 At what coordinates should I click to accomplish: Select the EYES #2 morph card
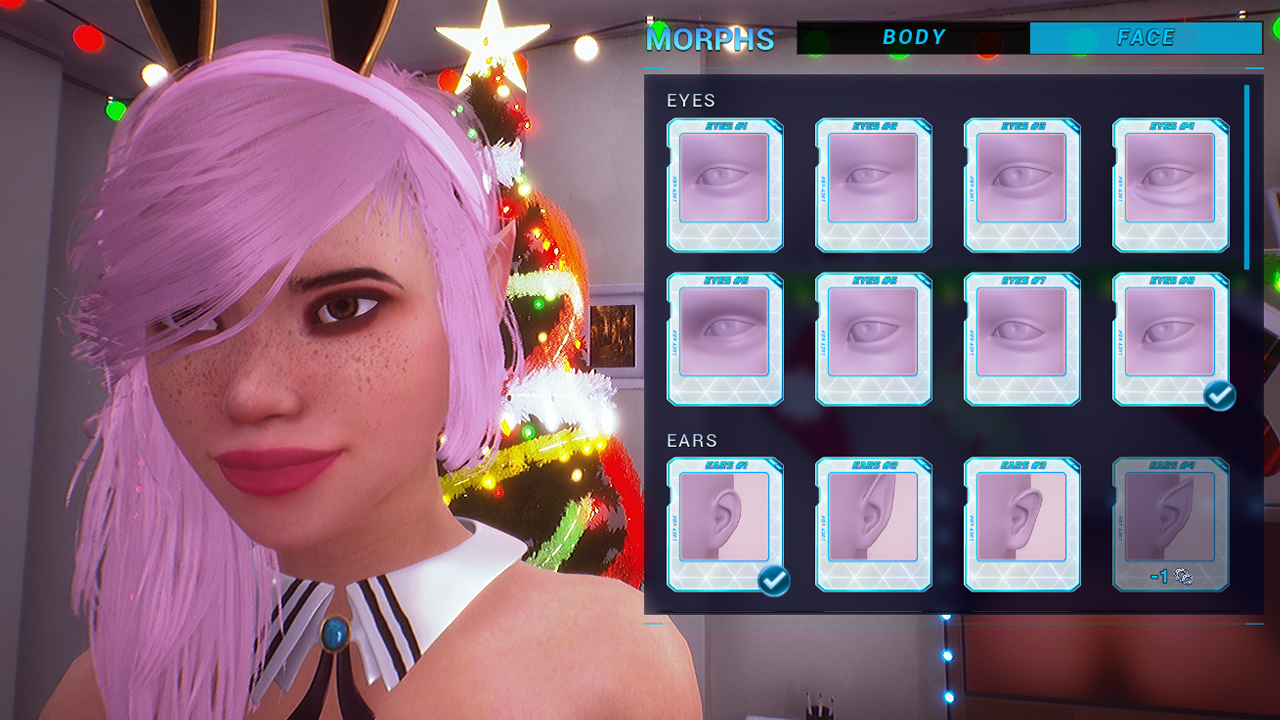(873, 185)
